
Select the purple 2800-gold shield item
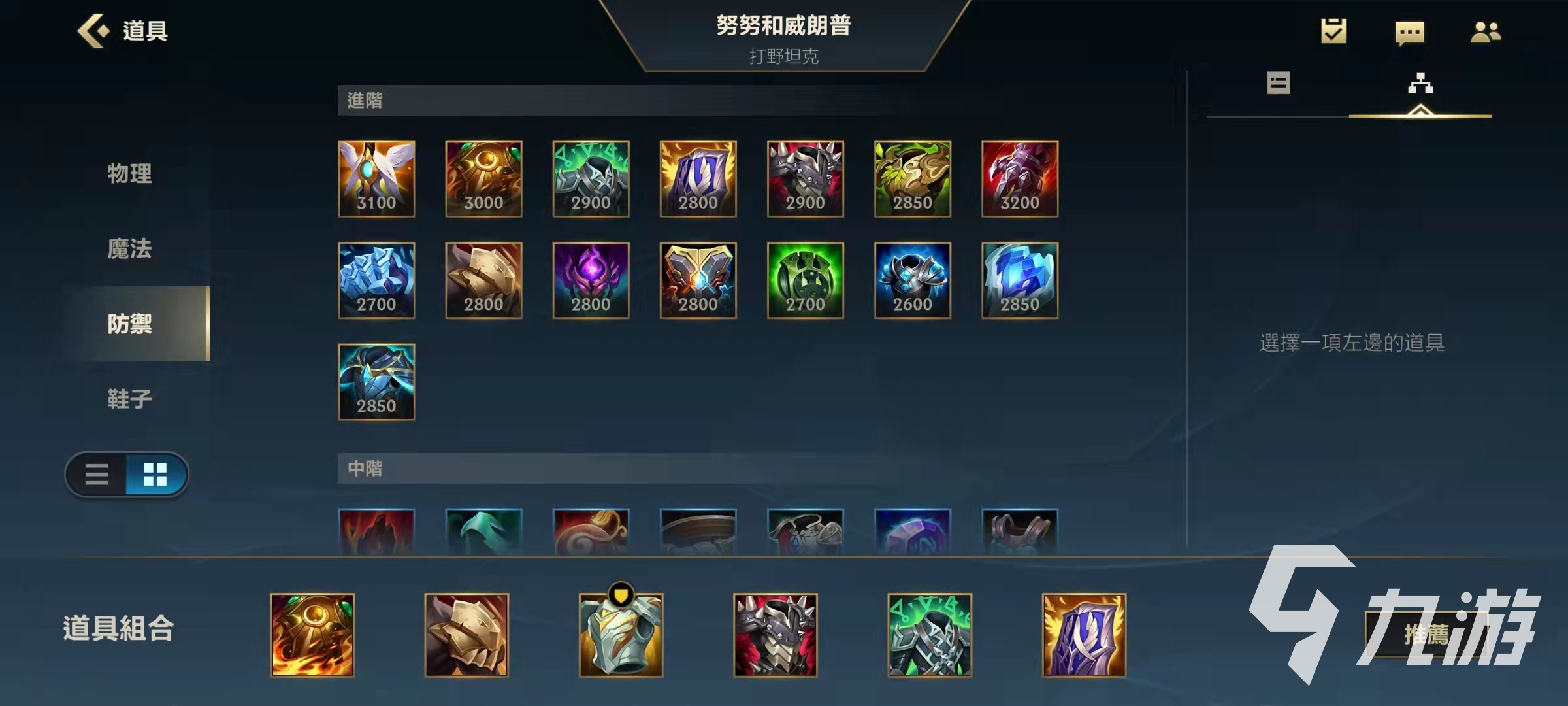tap(698, 178)
